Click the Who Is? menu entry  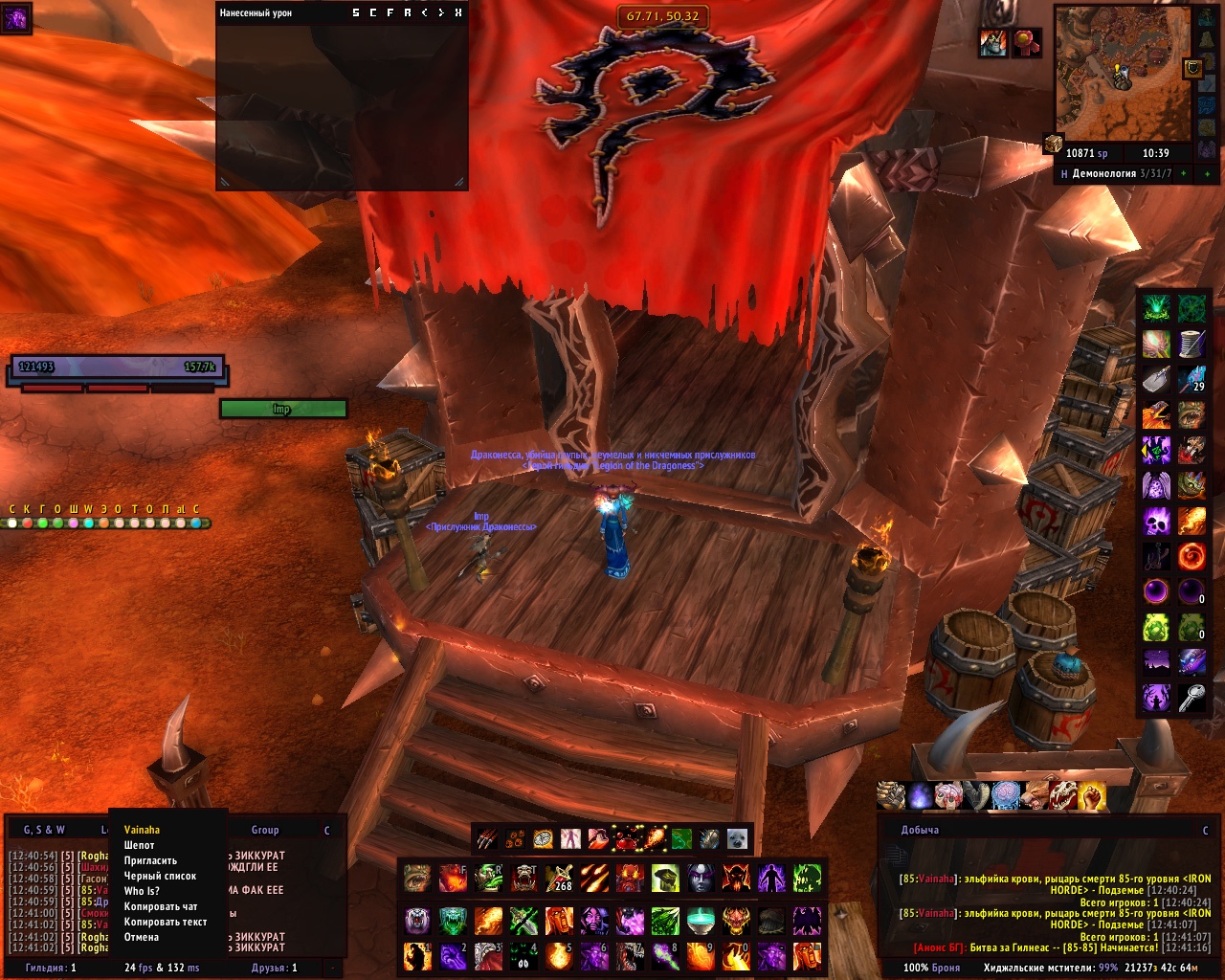(x=142, y=891)
